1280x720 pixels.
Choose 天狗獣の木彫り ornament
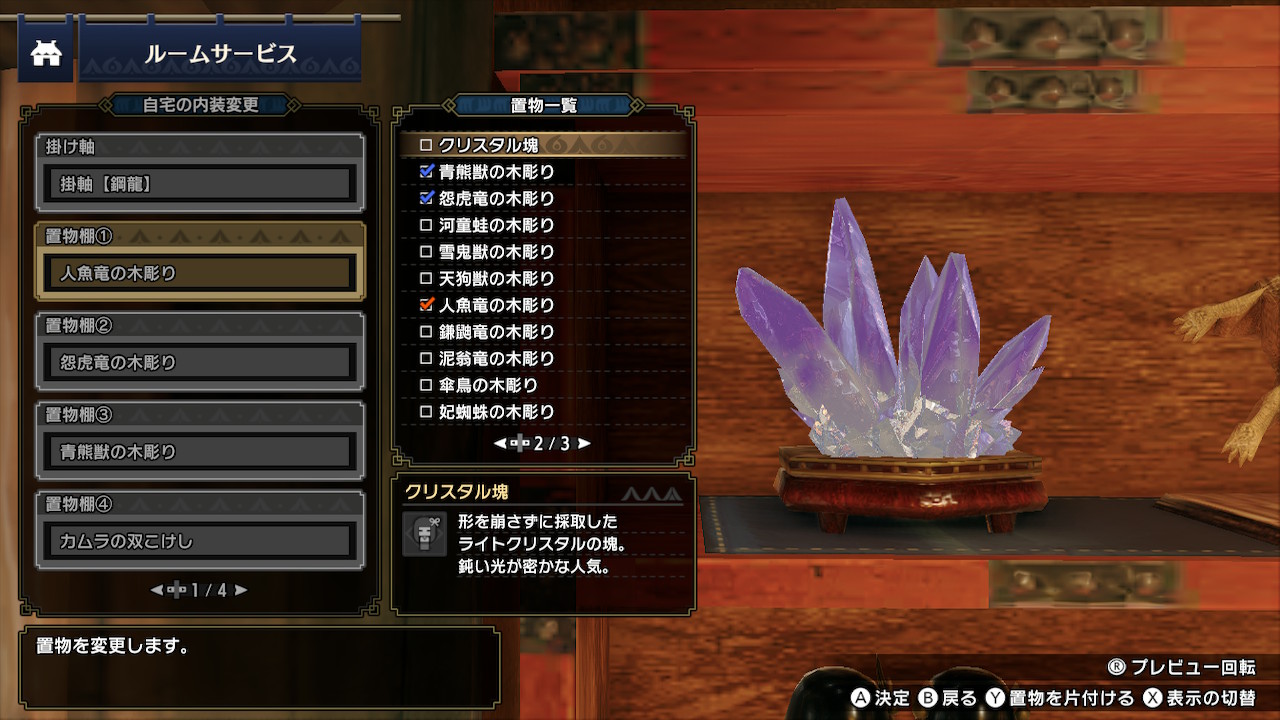(496, 278)
